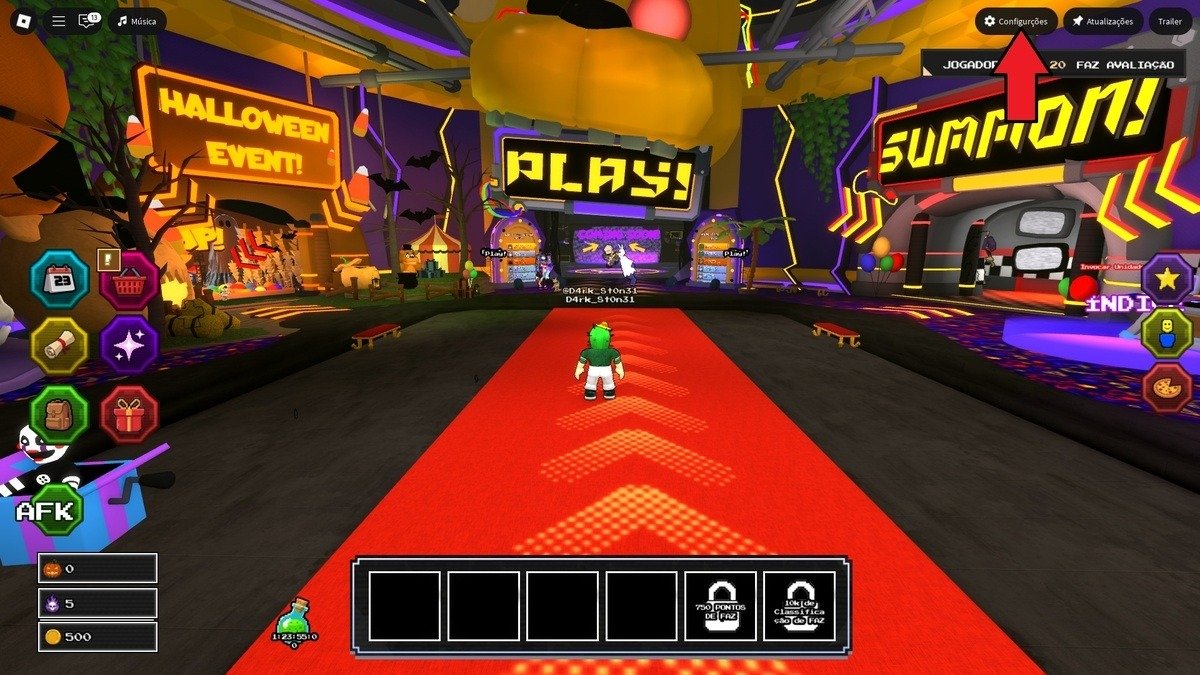This screenshot has width=1200, height=675.
Task: Open the calendar daily rewards icon
Action: click(60, 279)
